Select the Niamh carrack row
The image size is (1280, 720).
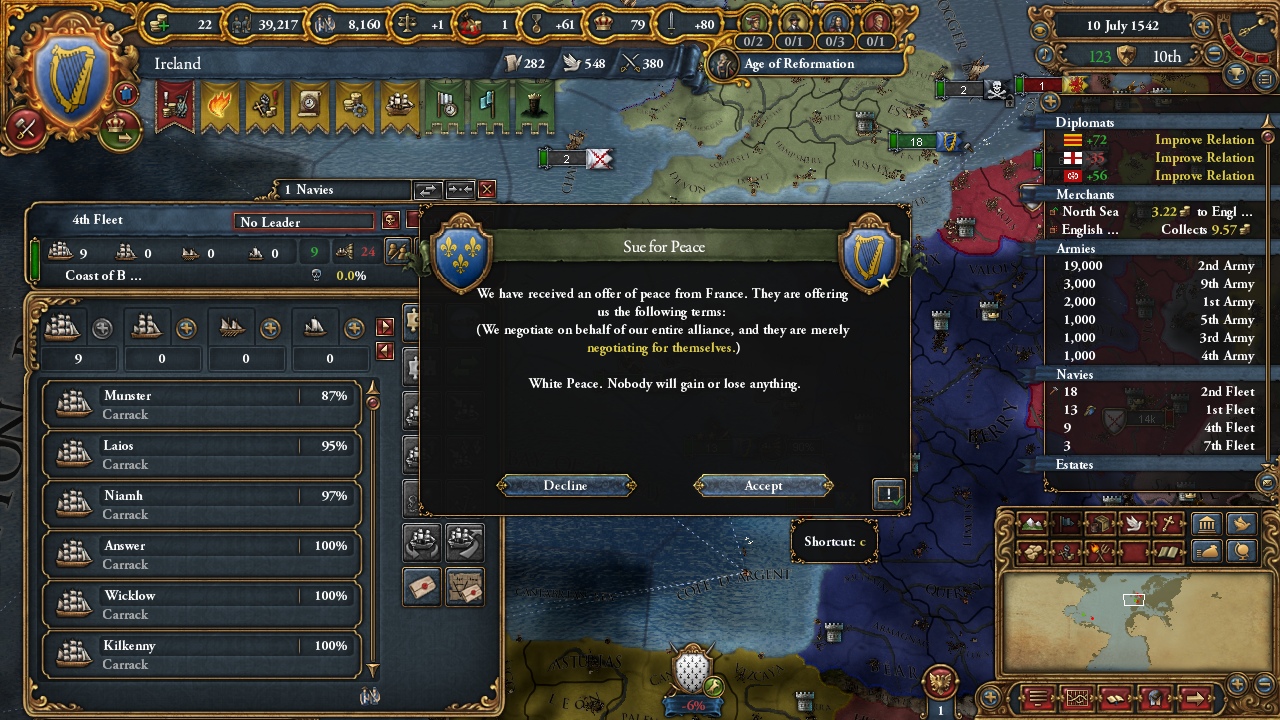[x=202, y=505]
